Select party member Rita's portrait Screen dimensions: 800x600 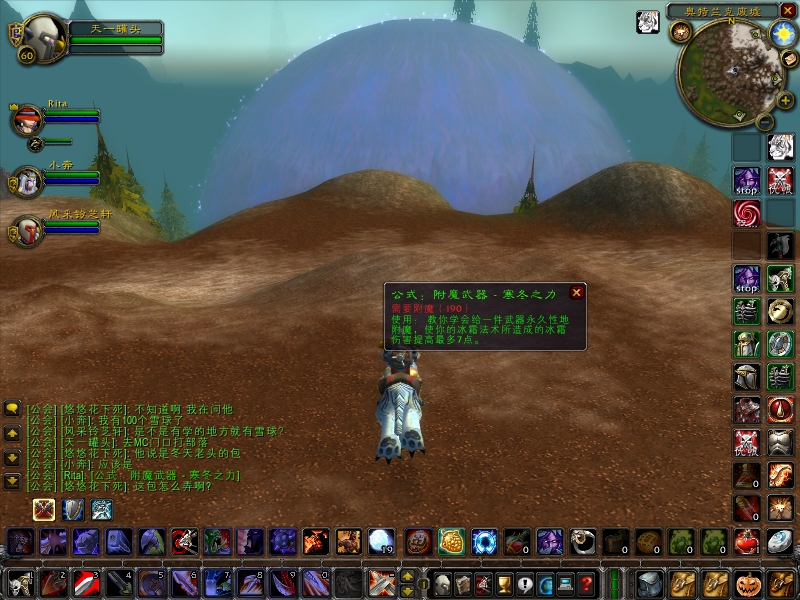[26, 120]
